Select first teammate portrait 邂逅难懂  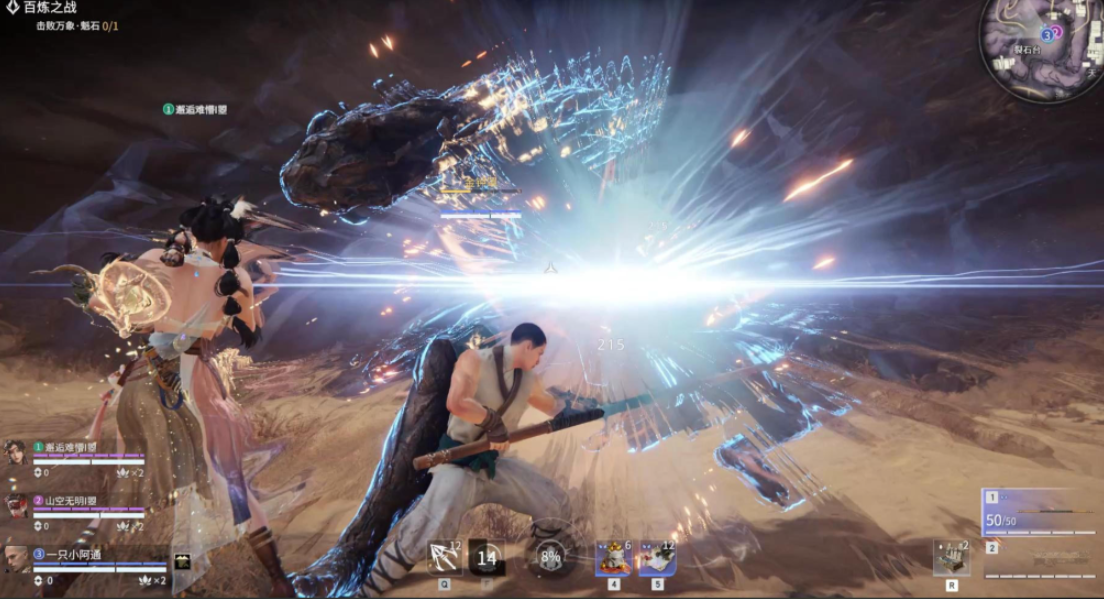[16, 451]
